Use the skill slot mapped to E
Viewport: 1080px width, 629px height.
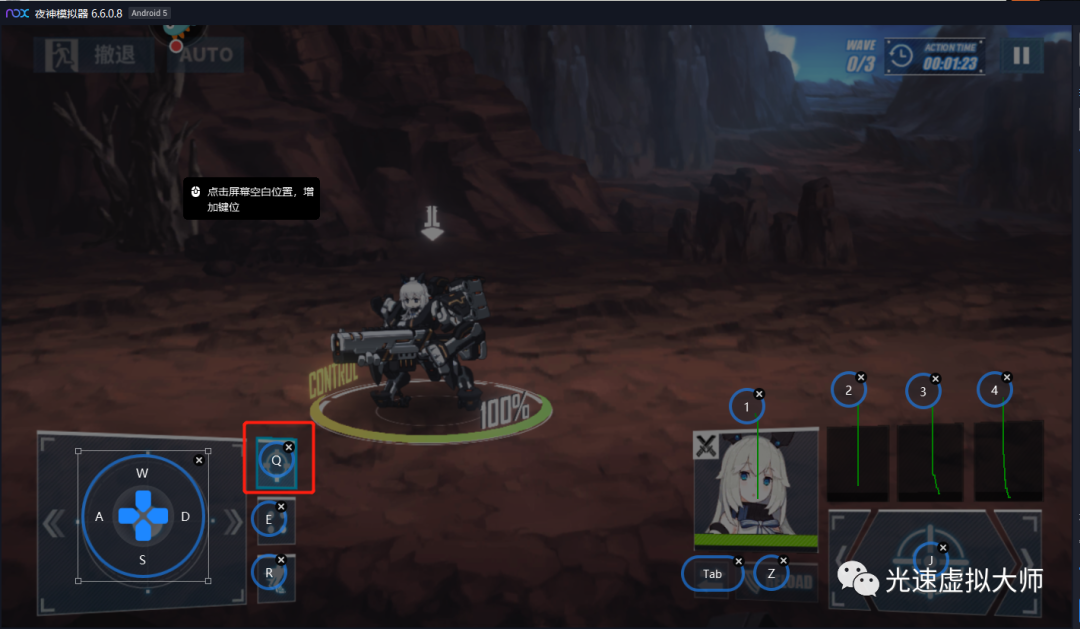(x=270, y=520)
